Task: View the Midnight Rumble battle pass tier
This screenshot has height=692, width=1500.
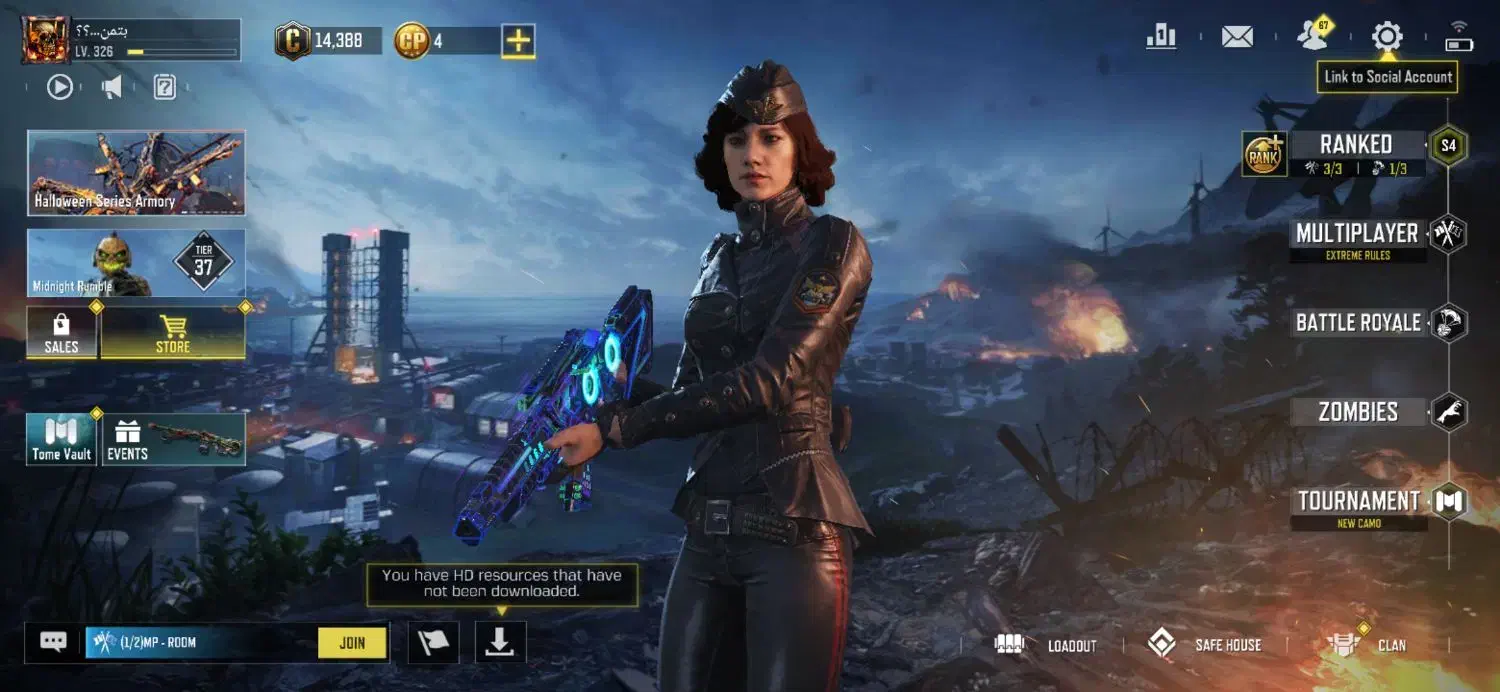Action: pyautogui.click(x=136, y=263)
